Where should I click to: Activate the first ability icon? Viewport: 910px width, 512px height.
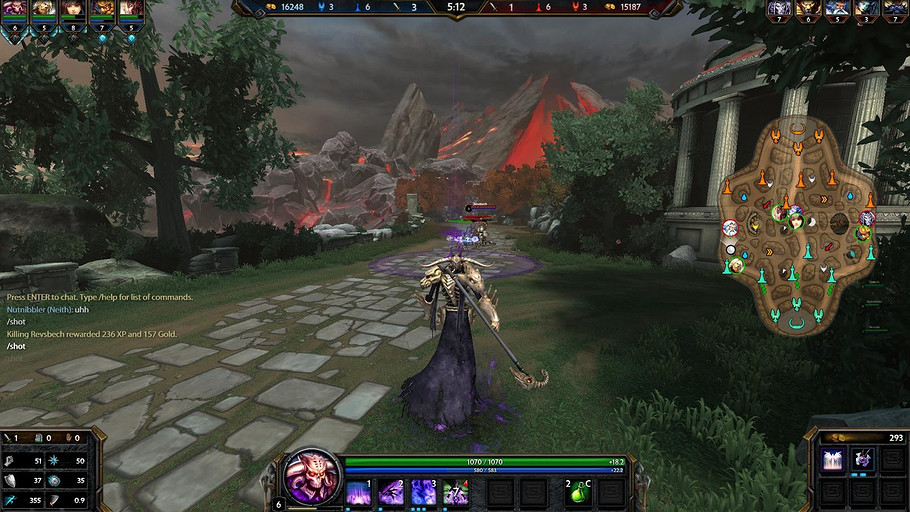pyautogui.click(x=359, y=492)
